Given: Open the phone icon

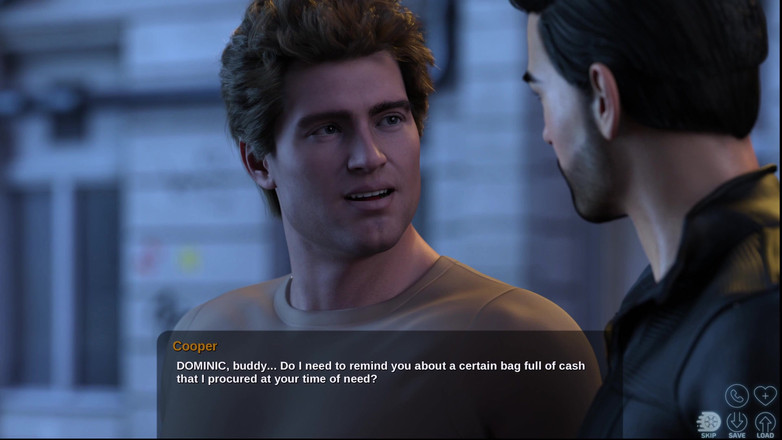Looking at the screenshot, I should click(737, 395).
